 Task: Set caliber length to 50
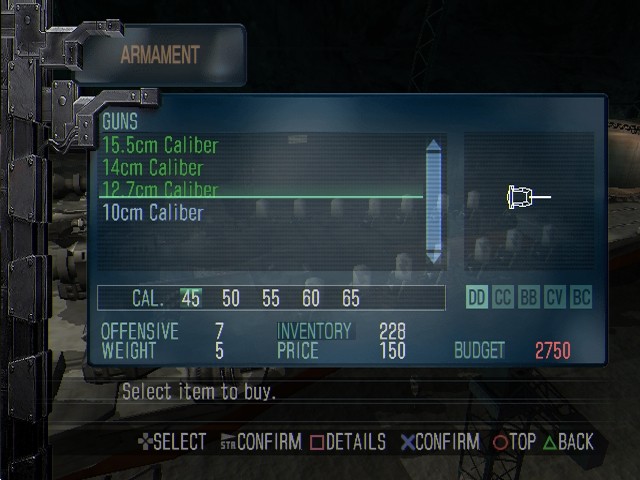pyautogui.click(x=231, y=298)
